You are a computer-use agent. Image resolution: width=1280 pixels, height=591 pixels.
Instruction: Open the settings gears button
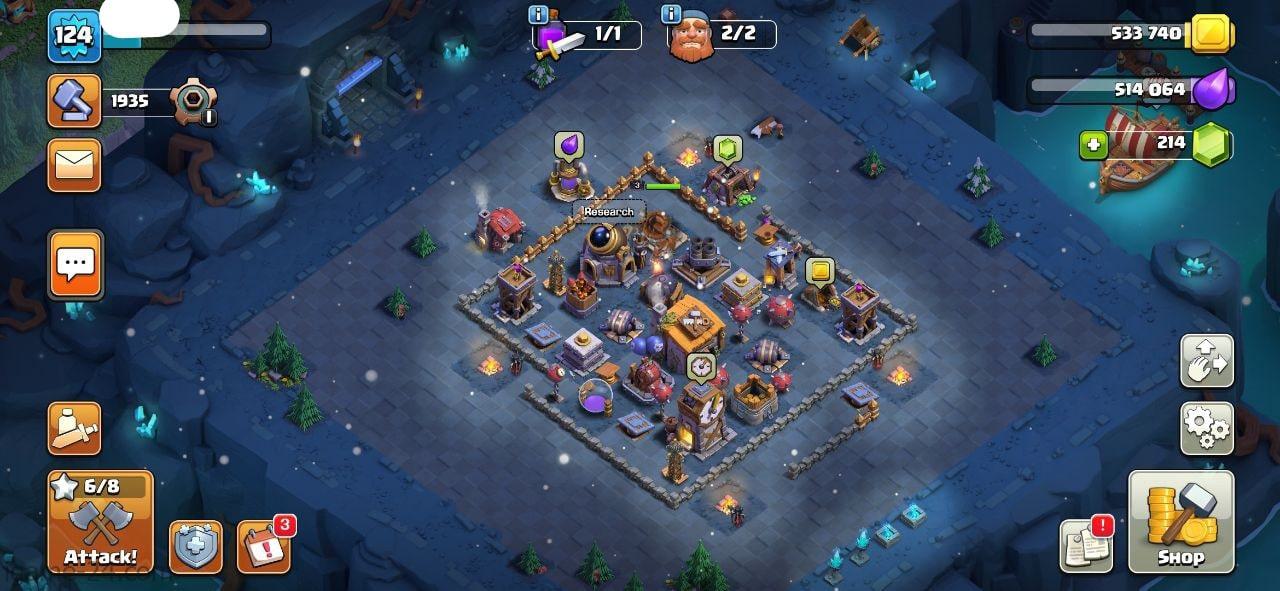[x=1207, y=428]
